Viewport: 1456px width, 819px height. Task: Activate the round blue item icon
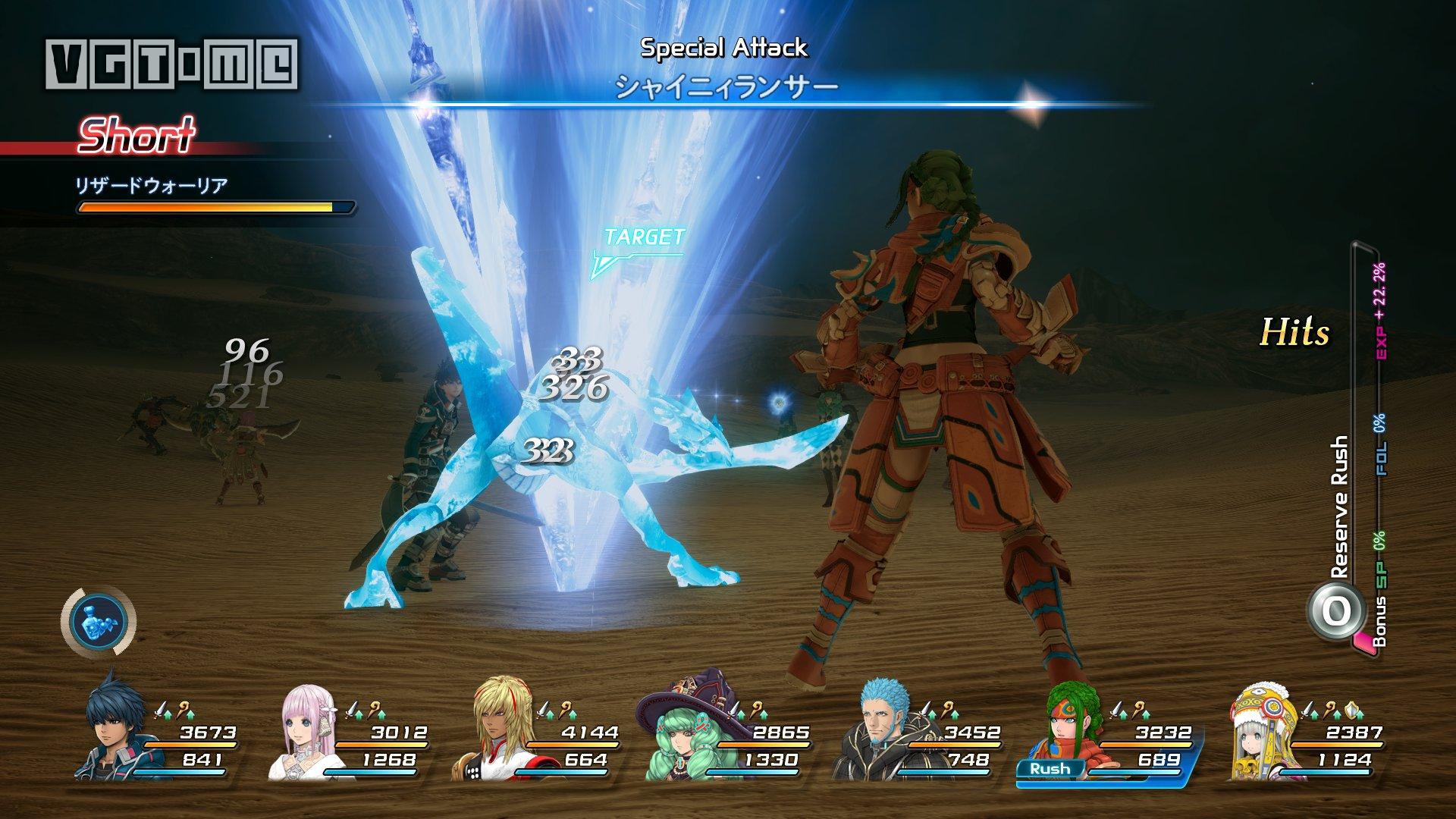pyautogui.click(x=99, y=619)
